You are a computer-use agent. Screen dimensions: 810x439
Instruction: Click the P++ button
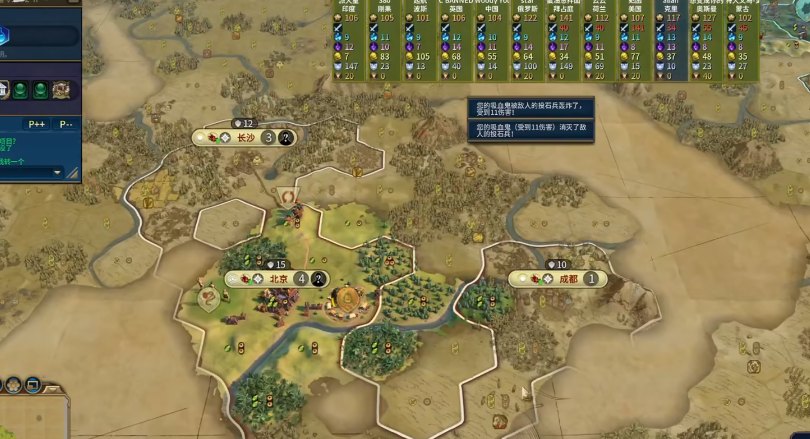37,124
